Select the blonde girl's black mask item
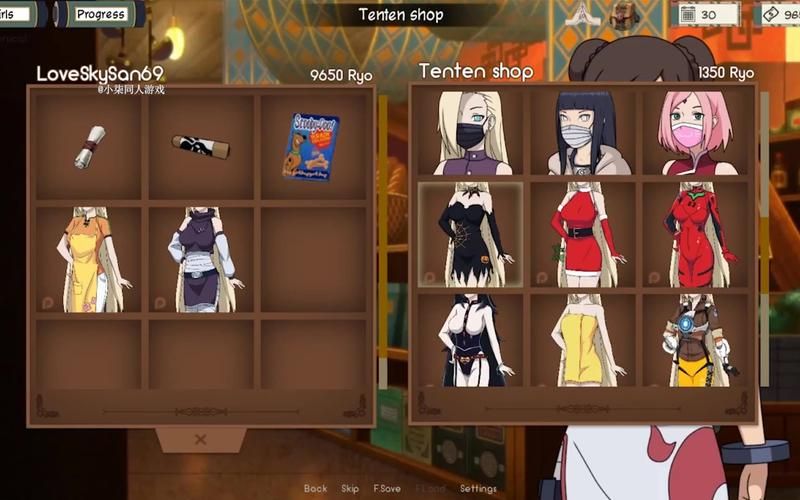The width and height of the screenshot is (800, 500). point(470,132)
